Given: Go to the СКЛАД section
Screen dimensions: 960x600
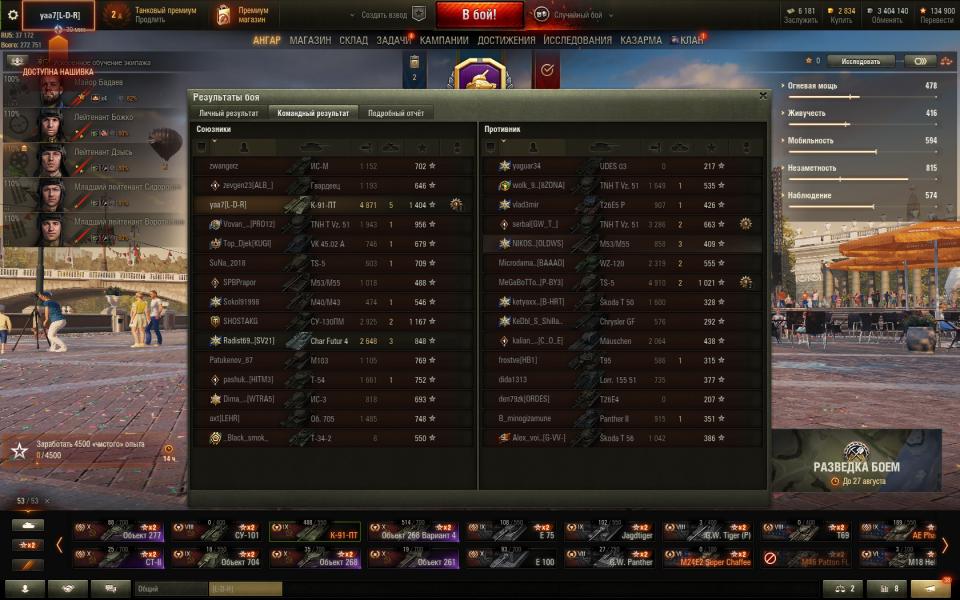Looking at the screenshot, I should (354, 40).
